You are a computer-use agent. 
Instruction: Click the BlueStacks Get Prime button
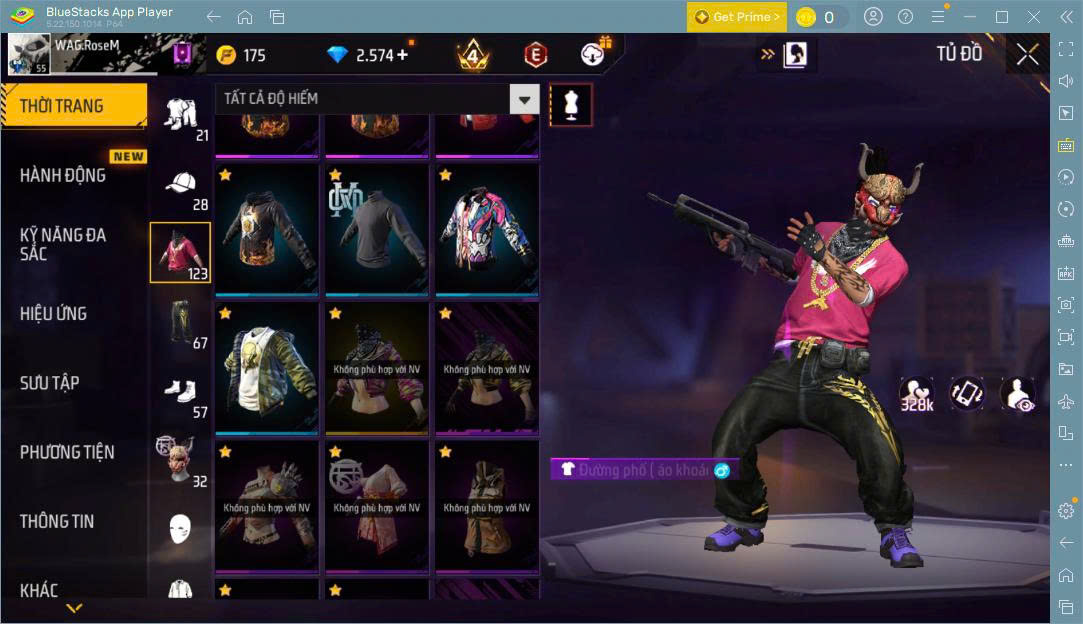(x=736, y=17)
